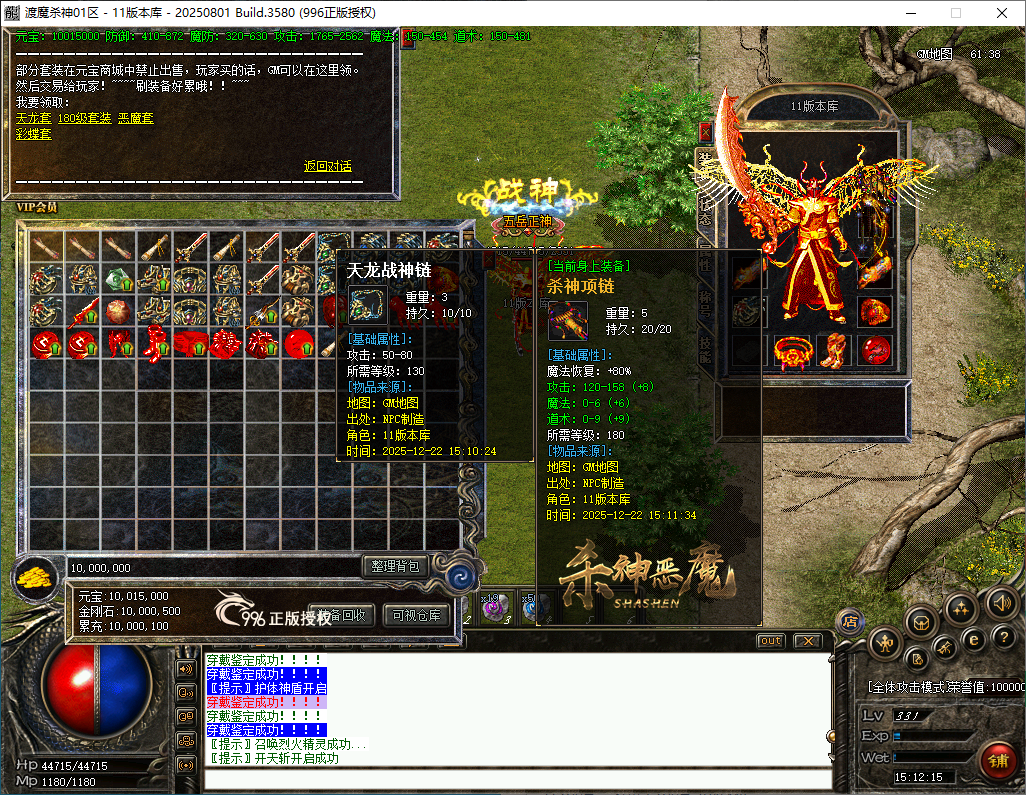The height and width of the screenshot is (795, 1026).
Task: Click the blue swirl bag button
Action: click(x=461, y=575)
